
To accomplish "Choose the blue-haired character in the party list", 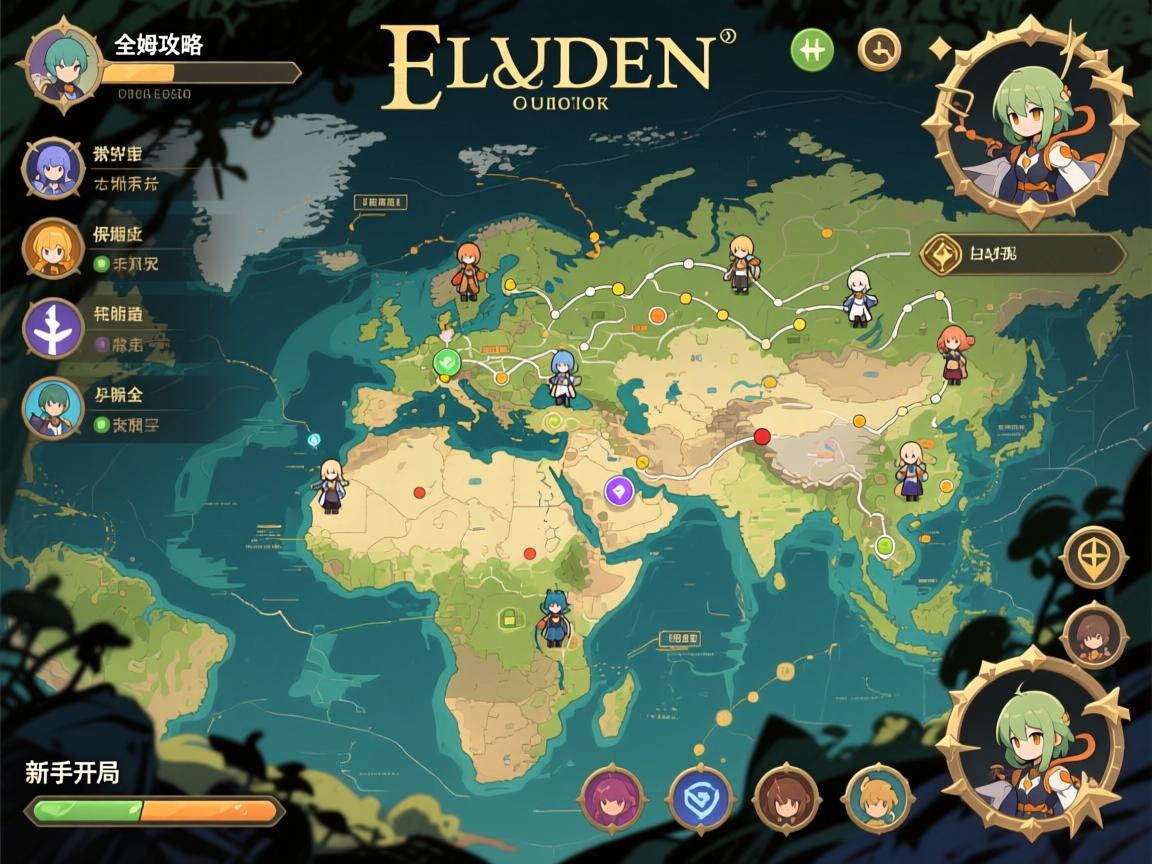I will 52,170.
